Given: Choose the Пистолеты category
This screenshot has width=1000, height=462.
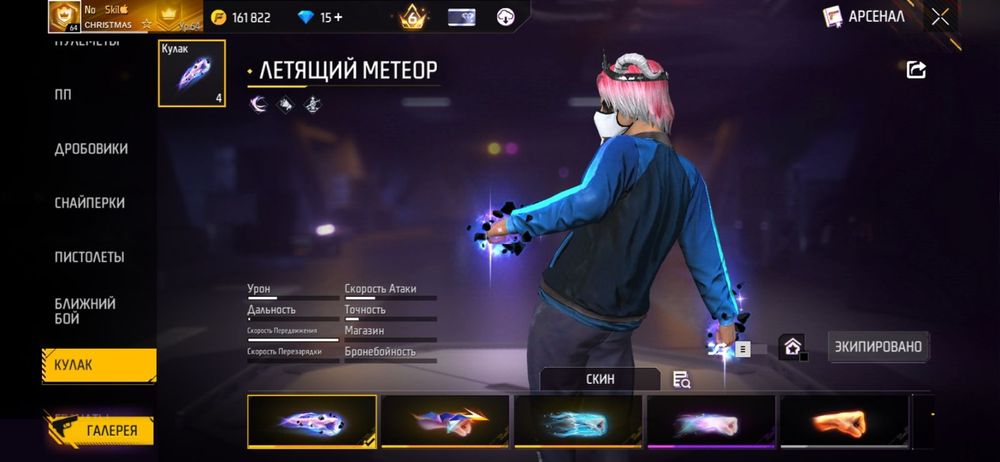Looking at the screenshot, I should 89,257.
